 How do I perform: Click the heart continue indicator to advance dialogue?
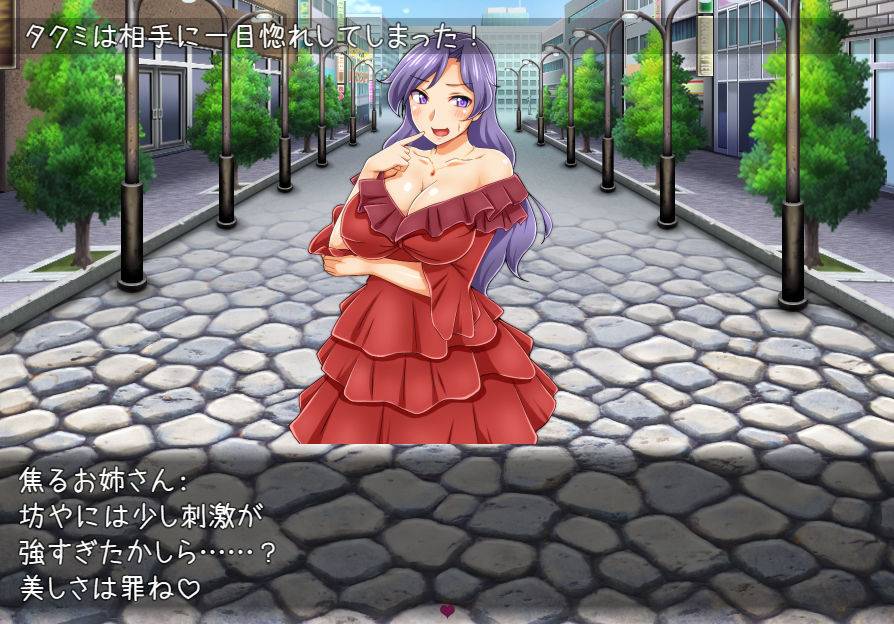447,610
